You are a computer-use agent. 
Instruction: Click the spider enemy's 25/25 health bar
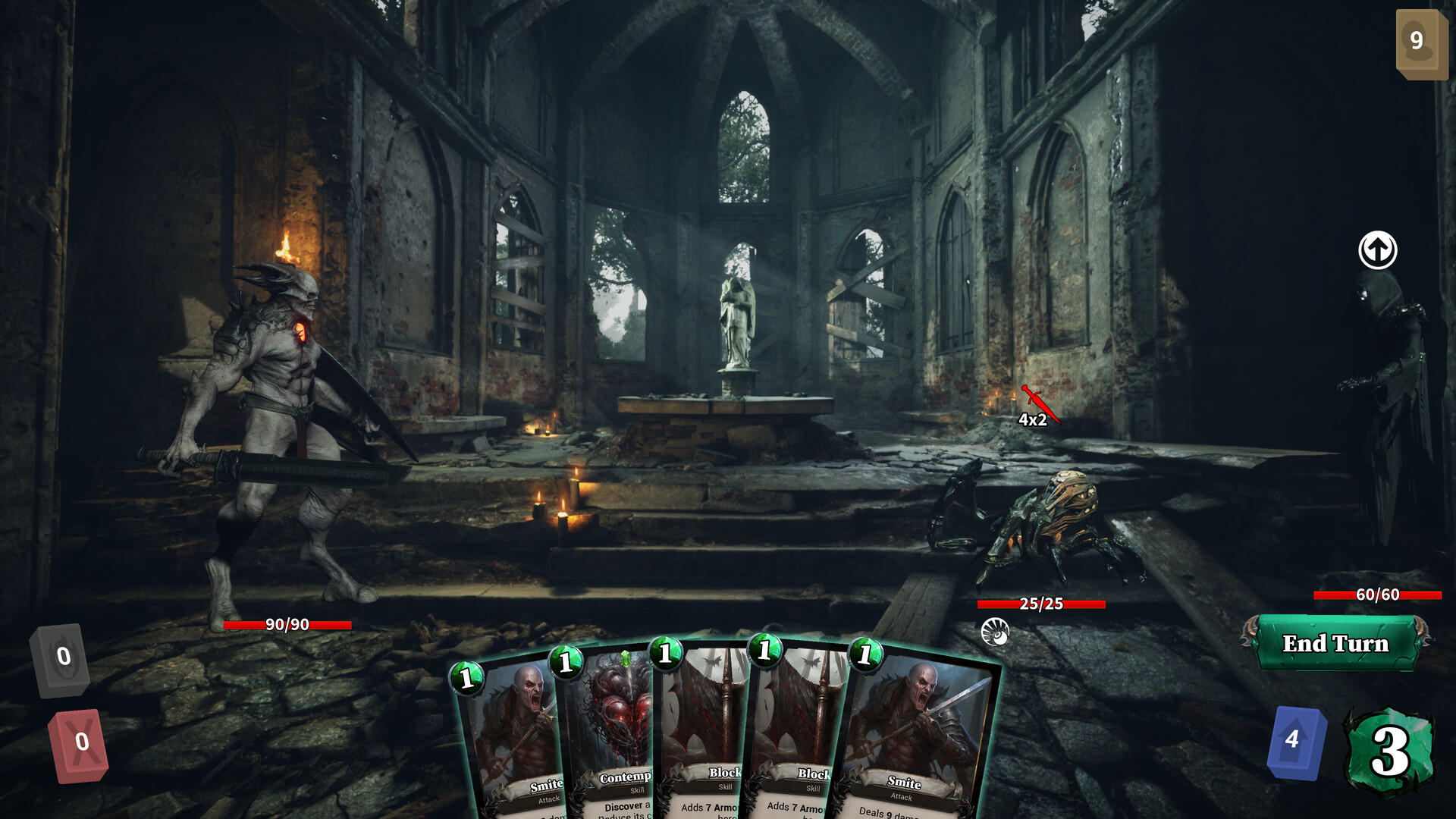(x=1040, y=604)
